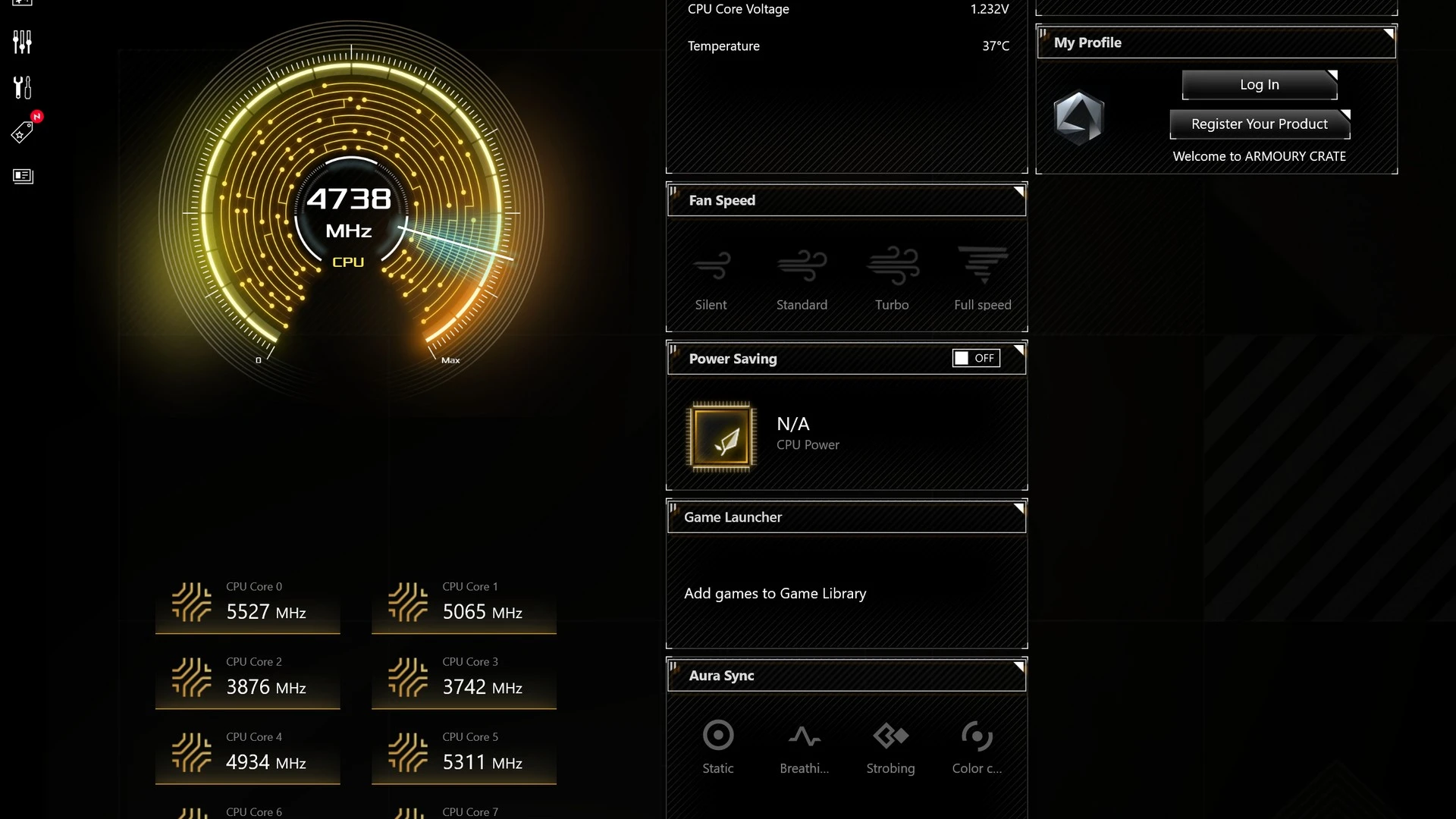Open the My Profile panel header

pyautogui.click(x=1216, y=42)
